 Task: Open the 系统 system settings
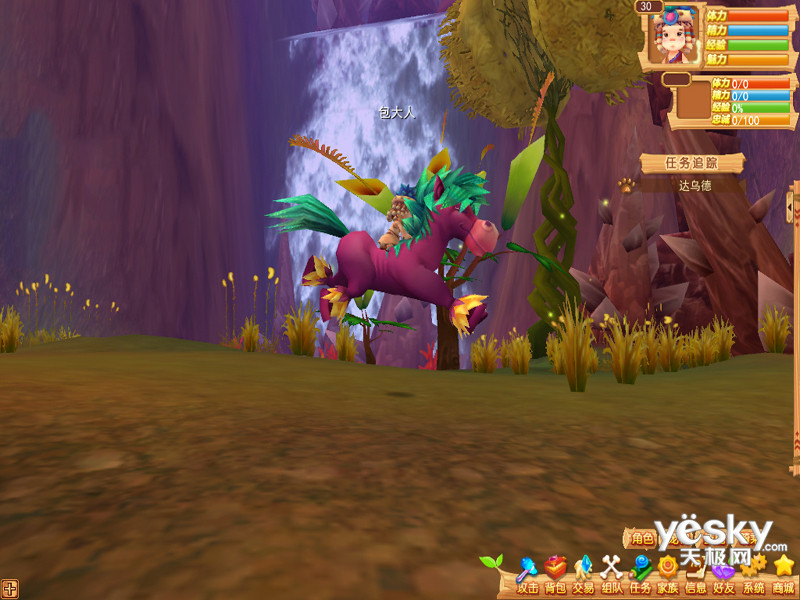(753, 576)
